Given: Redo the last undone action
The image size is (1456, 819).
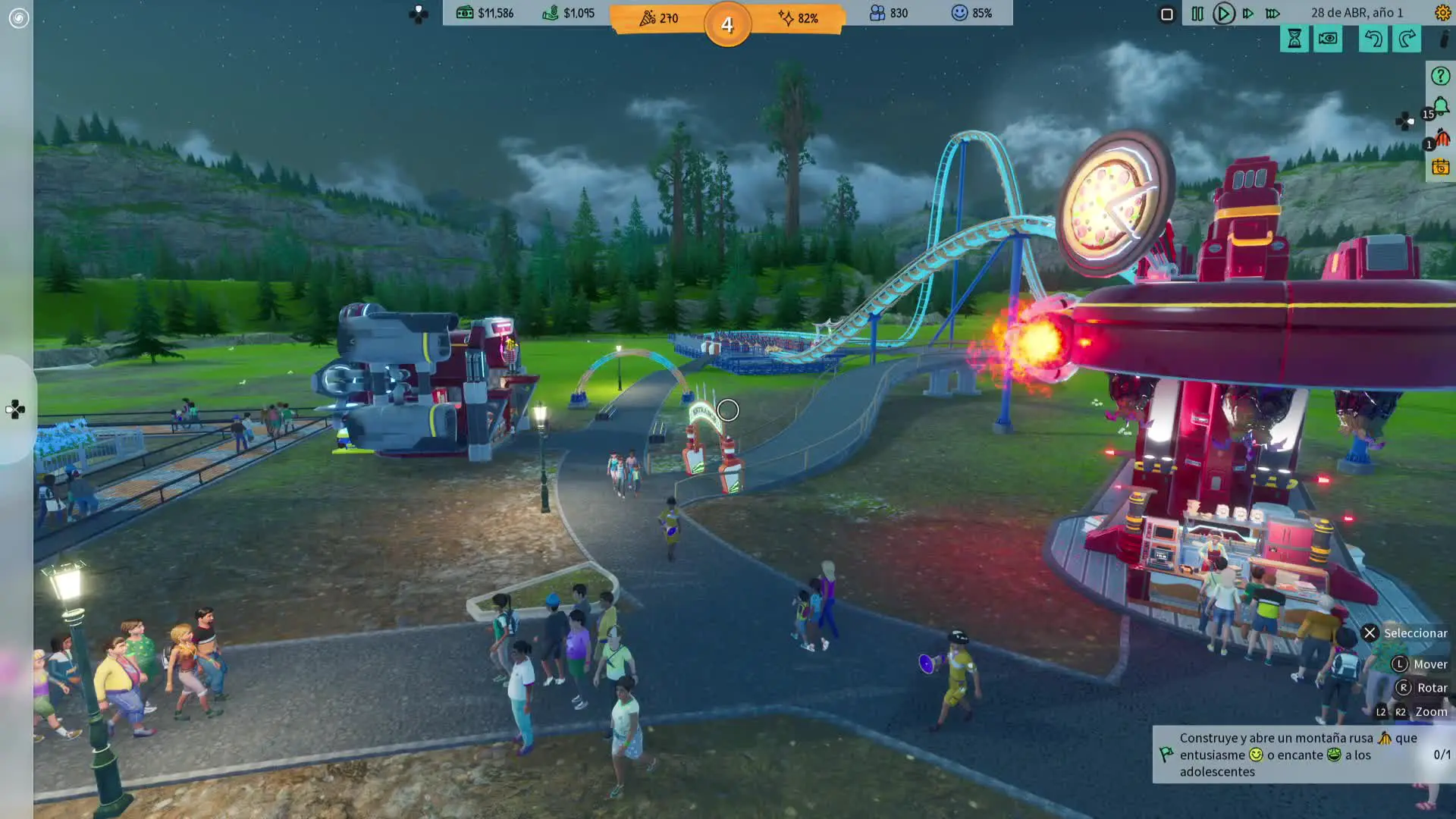Looking at the screenshot, I should tap(1407, 39).
